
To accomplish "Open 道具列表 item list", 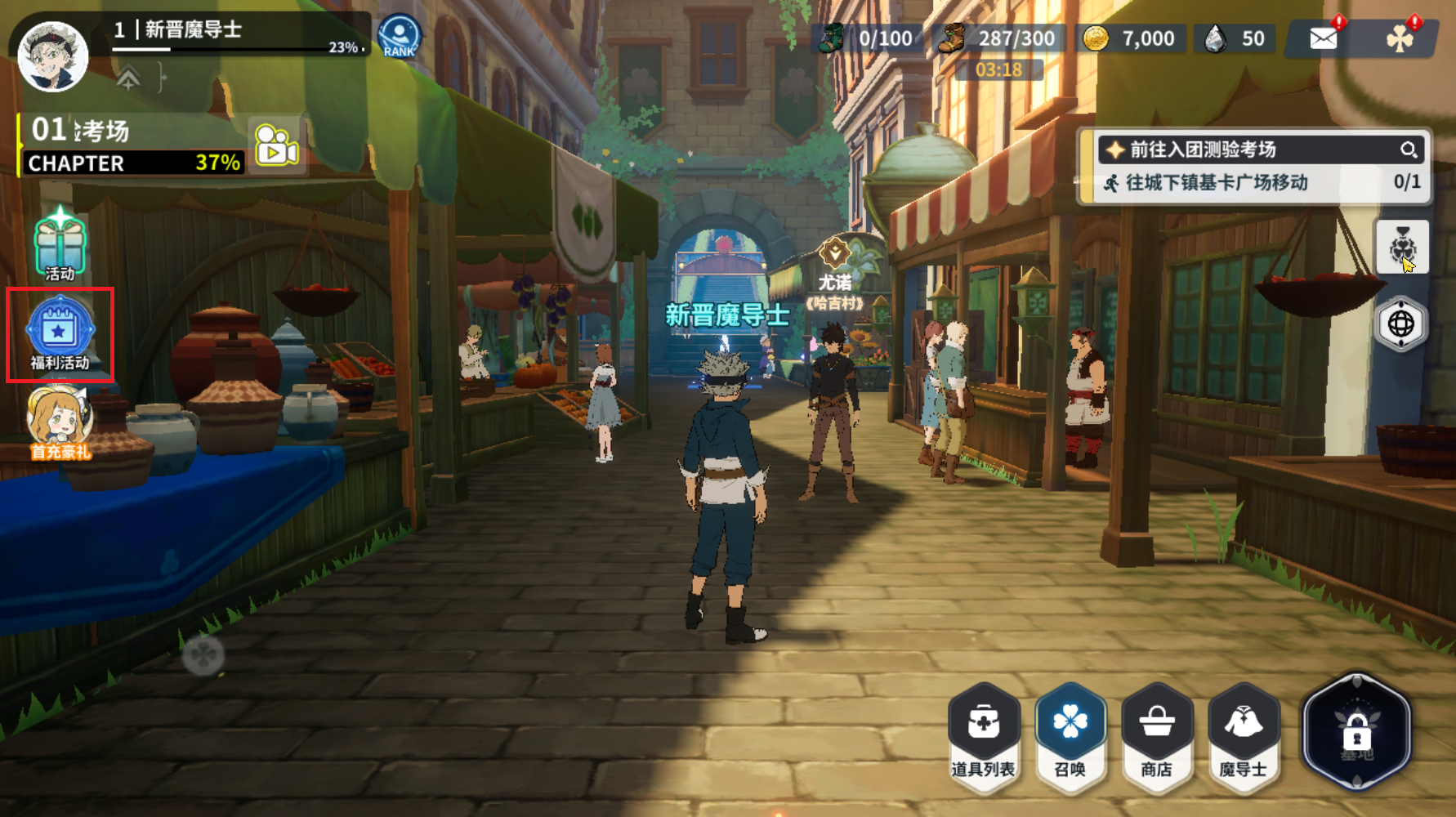I will coord(983,733).
